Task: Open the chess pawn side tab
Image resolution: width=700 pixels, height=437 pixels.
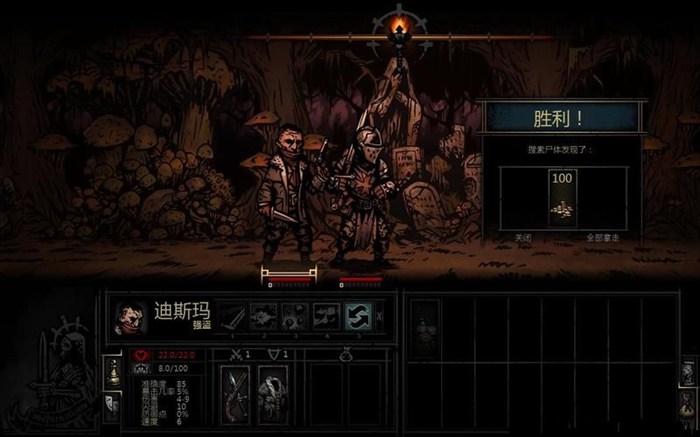Action: (111, 372)
